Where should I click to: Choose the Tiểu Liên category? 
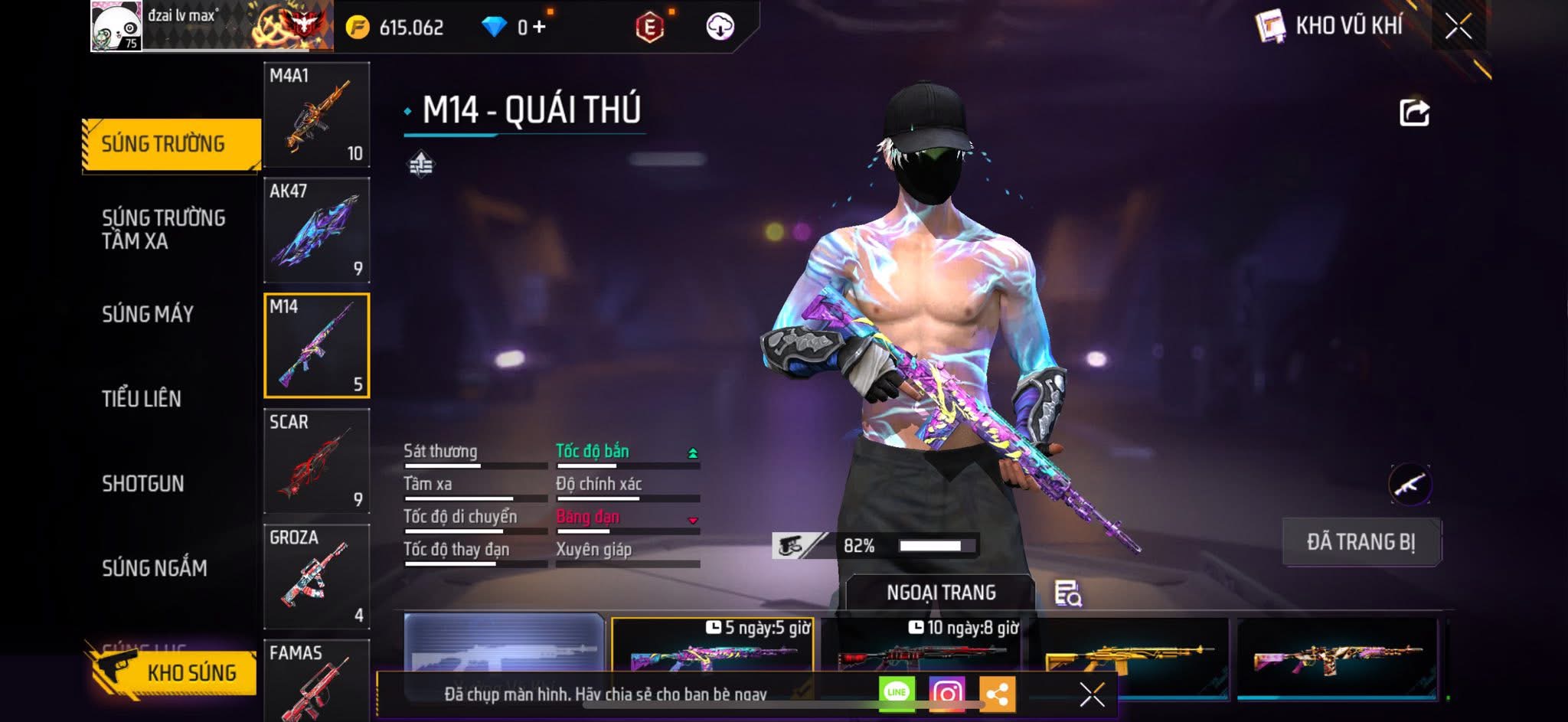point(142,399)
